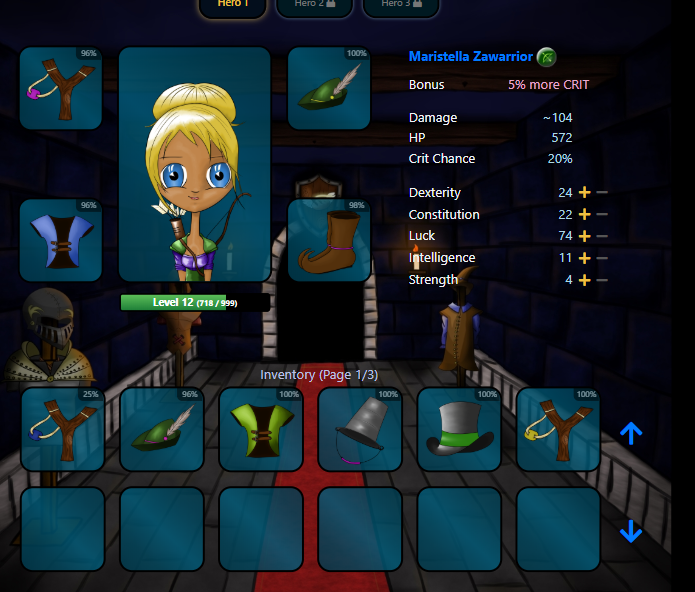Click the equipped slingshot weapon slot

click(x=61, y=88)
